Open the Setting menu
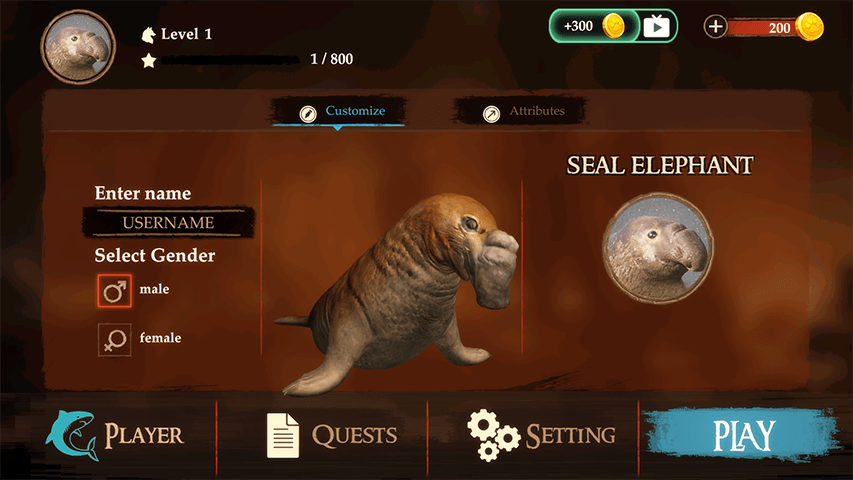853x480 pixels. click(541, 435)
